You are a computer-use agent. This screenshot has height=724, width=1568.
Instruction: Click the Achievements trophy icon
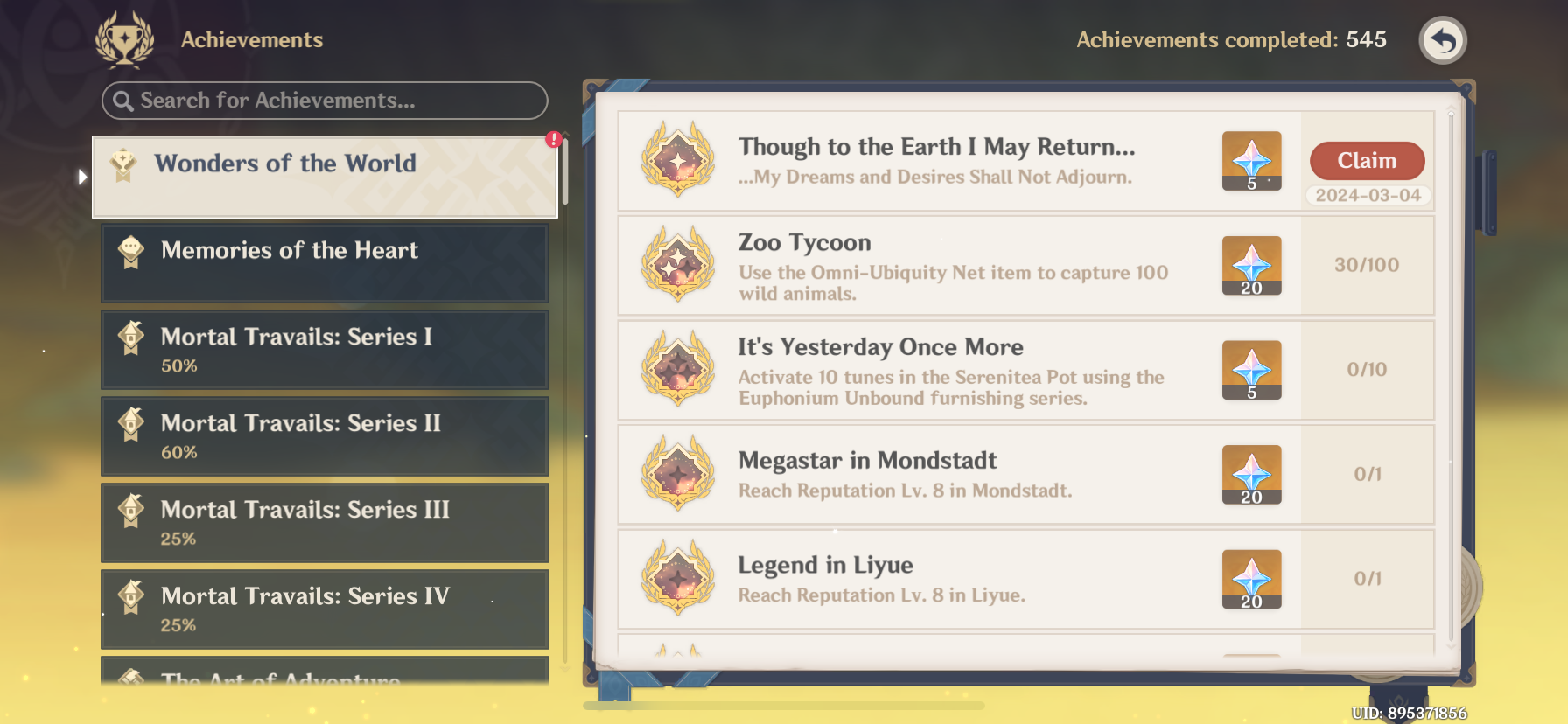(x=125, y=38)
